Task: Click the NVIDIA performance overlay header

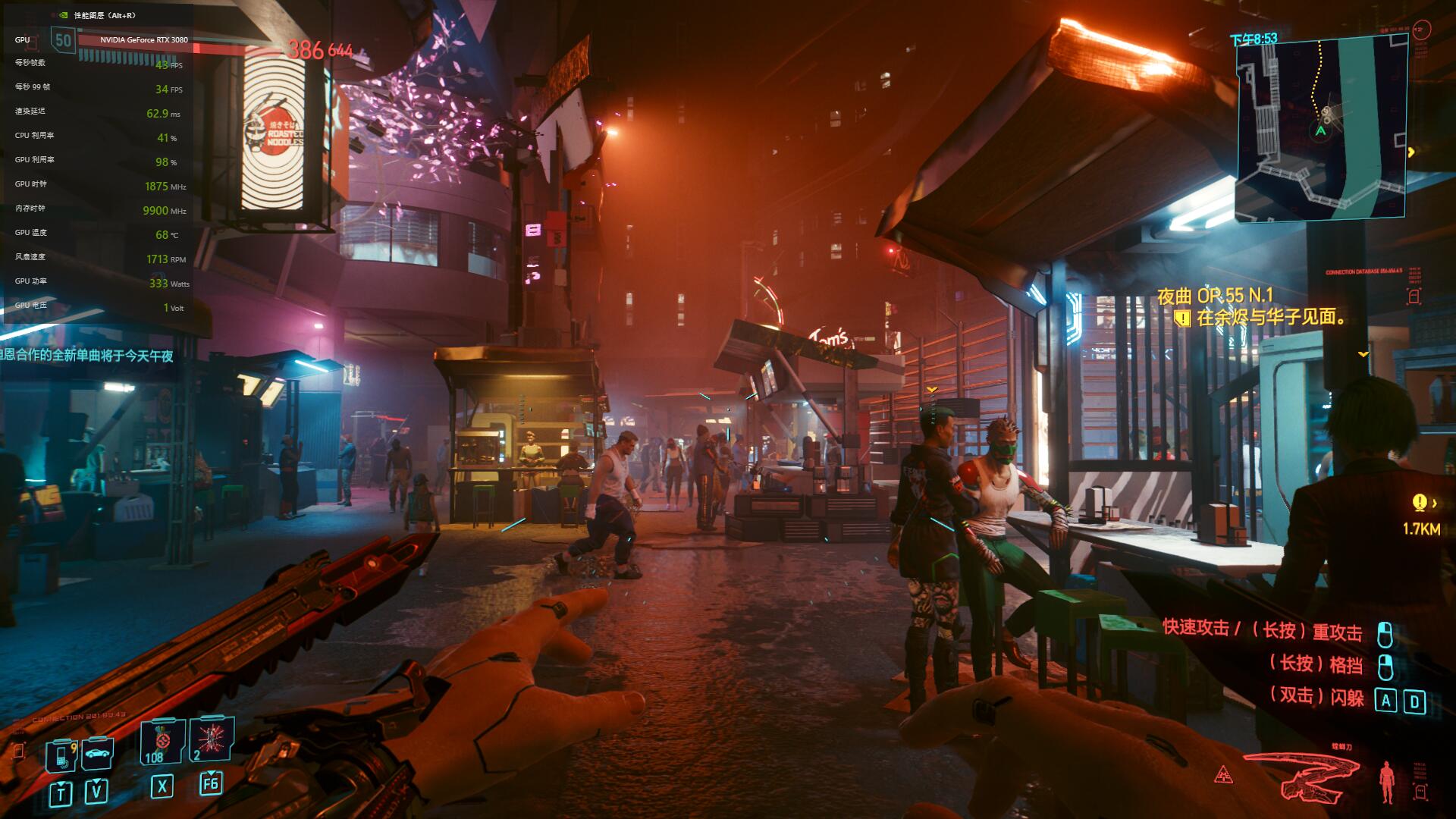Action: point(97,15)
